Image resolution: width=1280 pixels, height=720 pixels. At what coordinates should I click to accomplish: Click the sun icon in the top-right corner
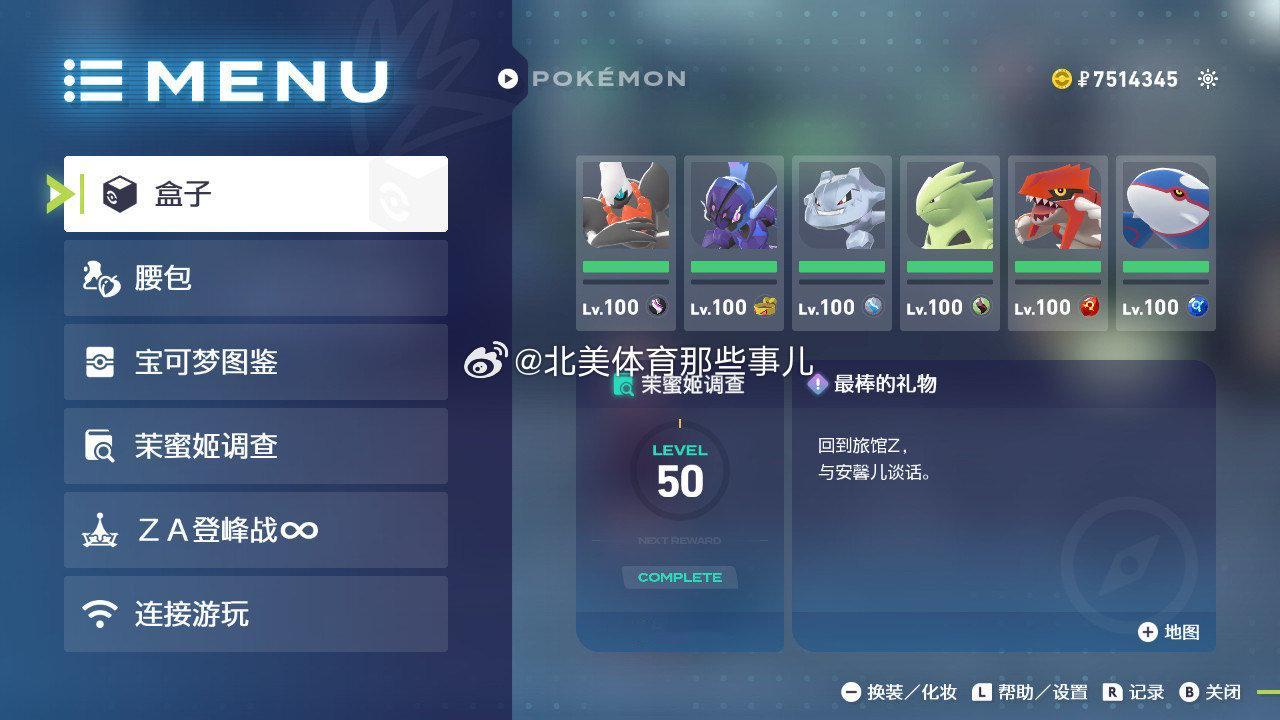tap(1207, 78)
